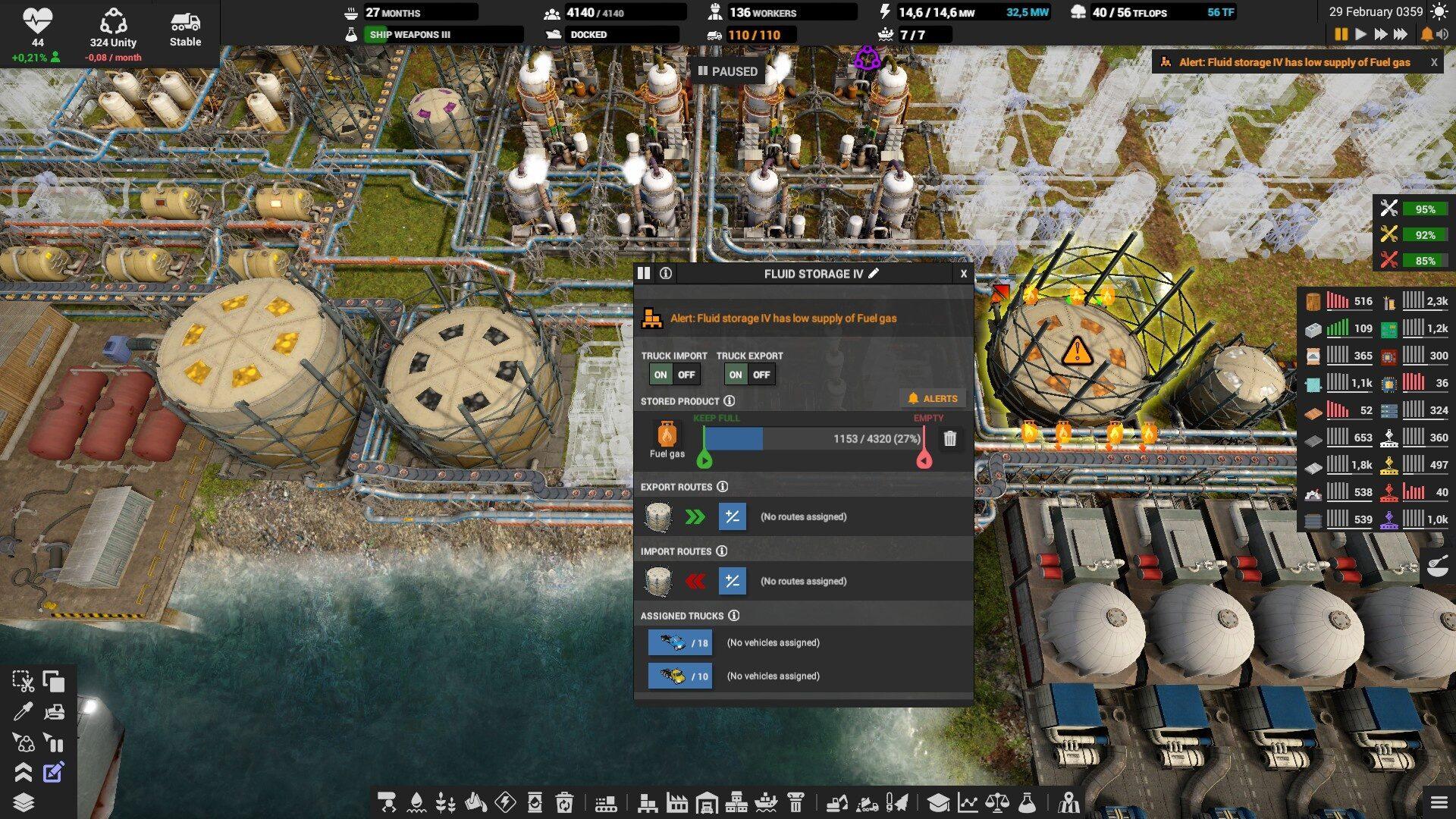Open the Alerts settings for this storage
1456x819 pixels.
pyautogui.click(x=932, y=399)
